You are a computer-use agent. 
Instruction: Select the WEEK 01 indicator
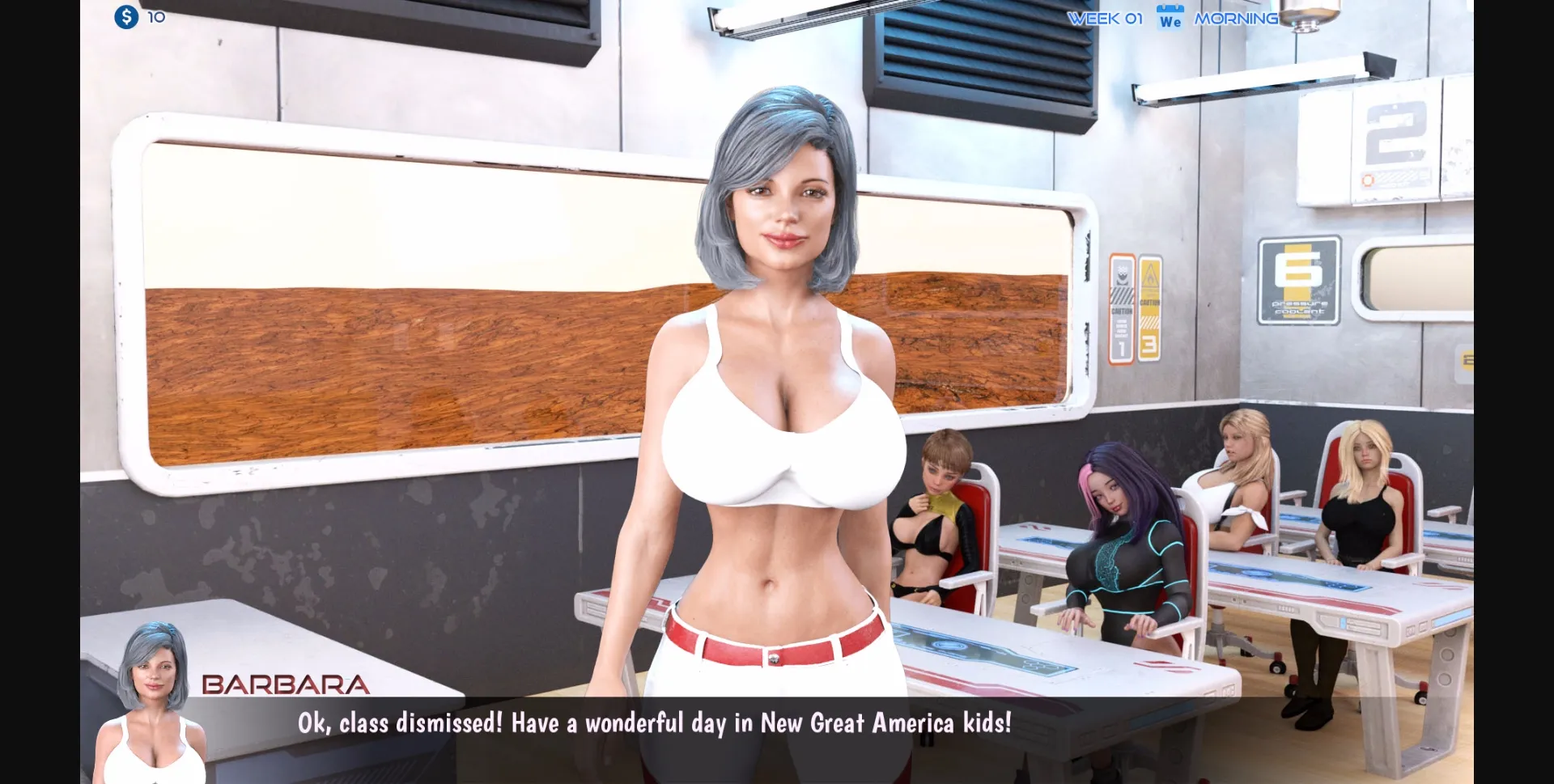coord(1106,18)
